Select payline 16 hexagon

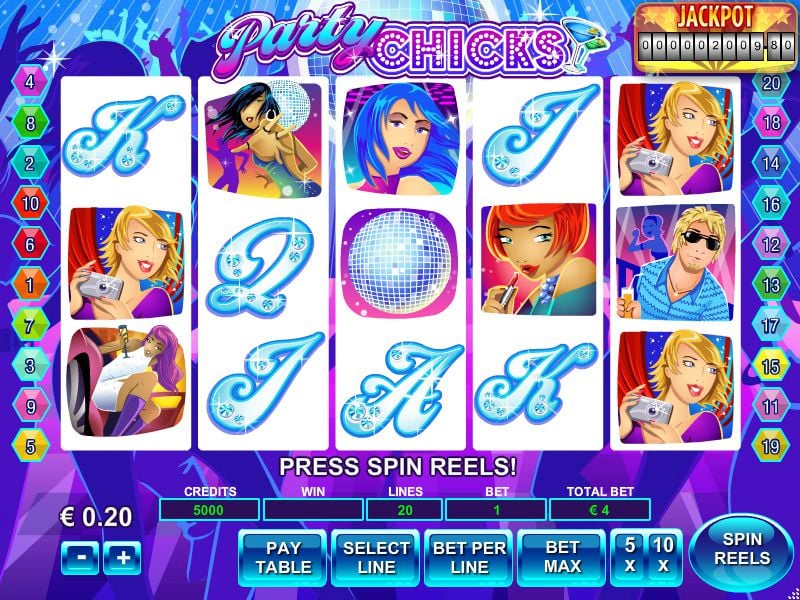click(771, 204)
